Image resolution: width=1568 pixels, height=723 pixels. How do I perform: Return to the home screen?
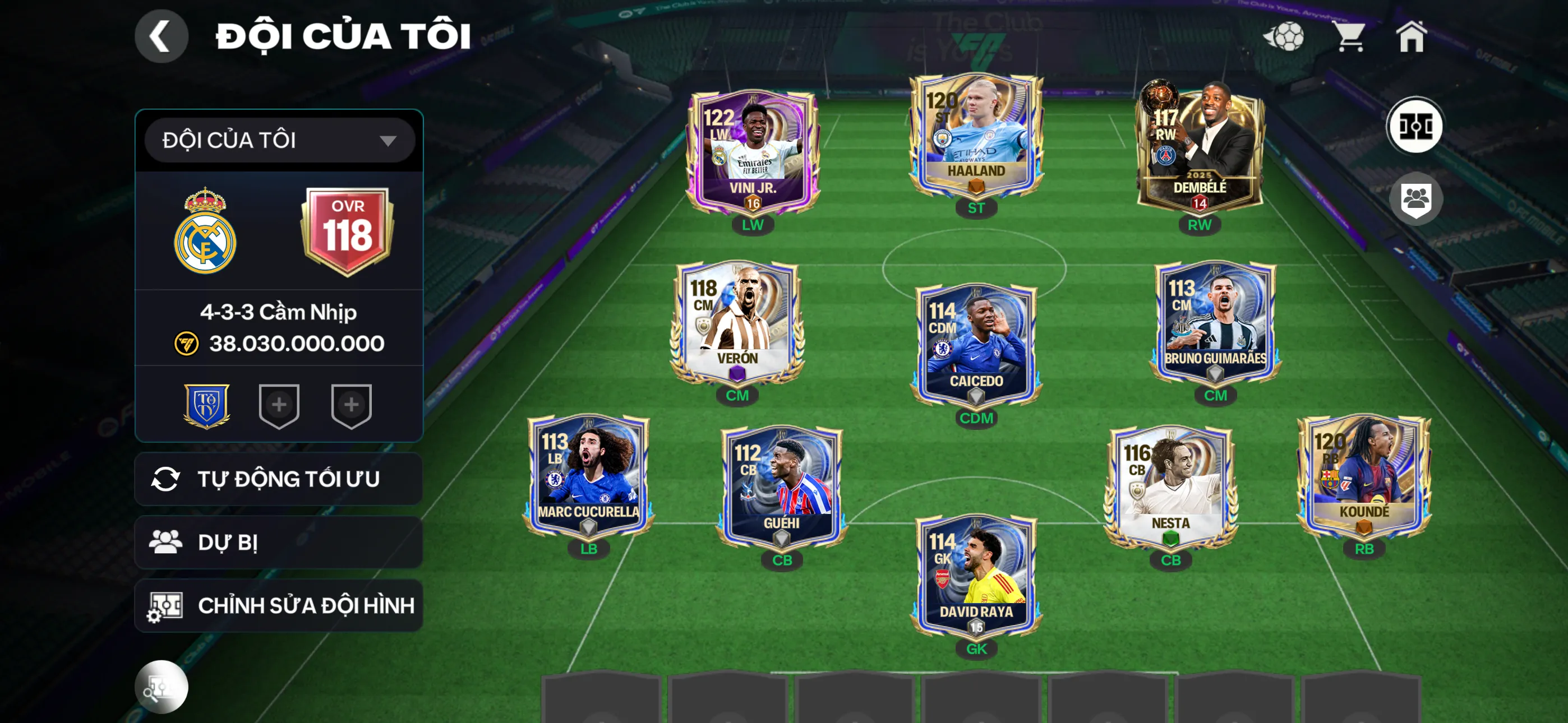1411,36
